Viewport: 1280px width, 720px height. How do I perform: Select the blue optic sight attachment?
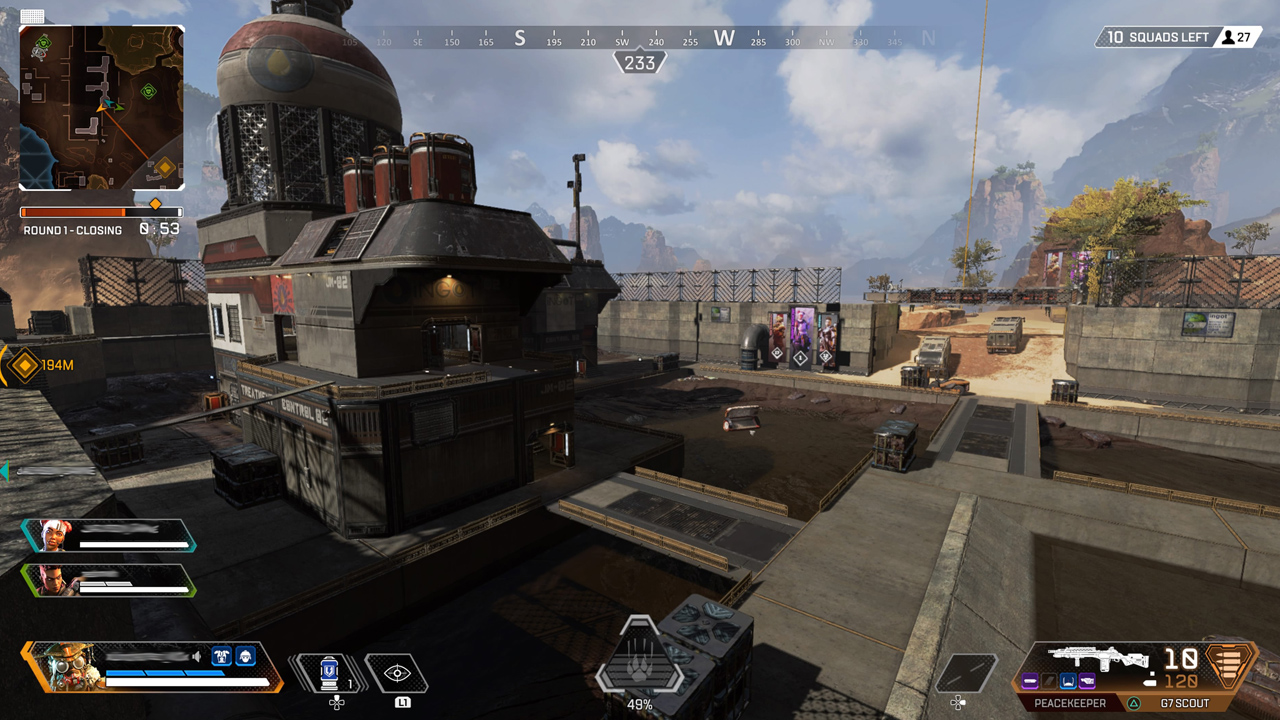(x=1068, y=681)
